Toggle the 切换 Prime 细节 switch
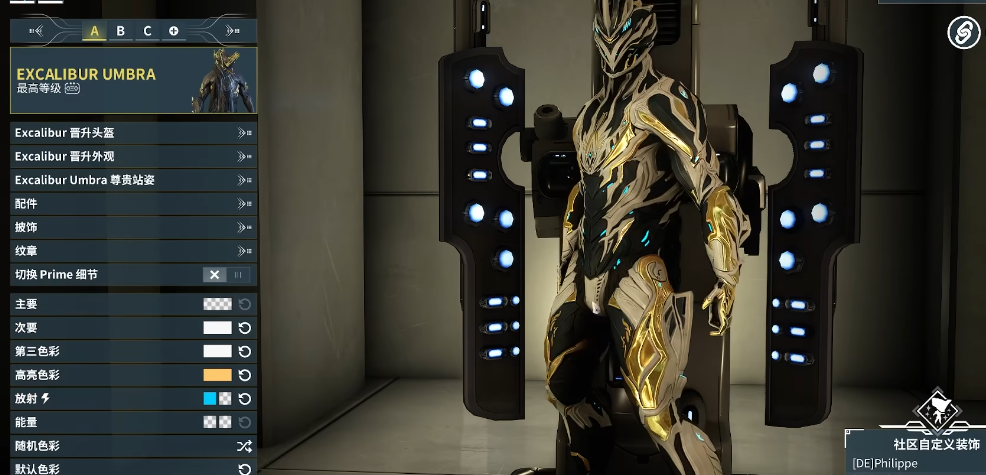The height and width of the screenshot is (475, 986). tap(227, 275)
